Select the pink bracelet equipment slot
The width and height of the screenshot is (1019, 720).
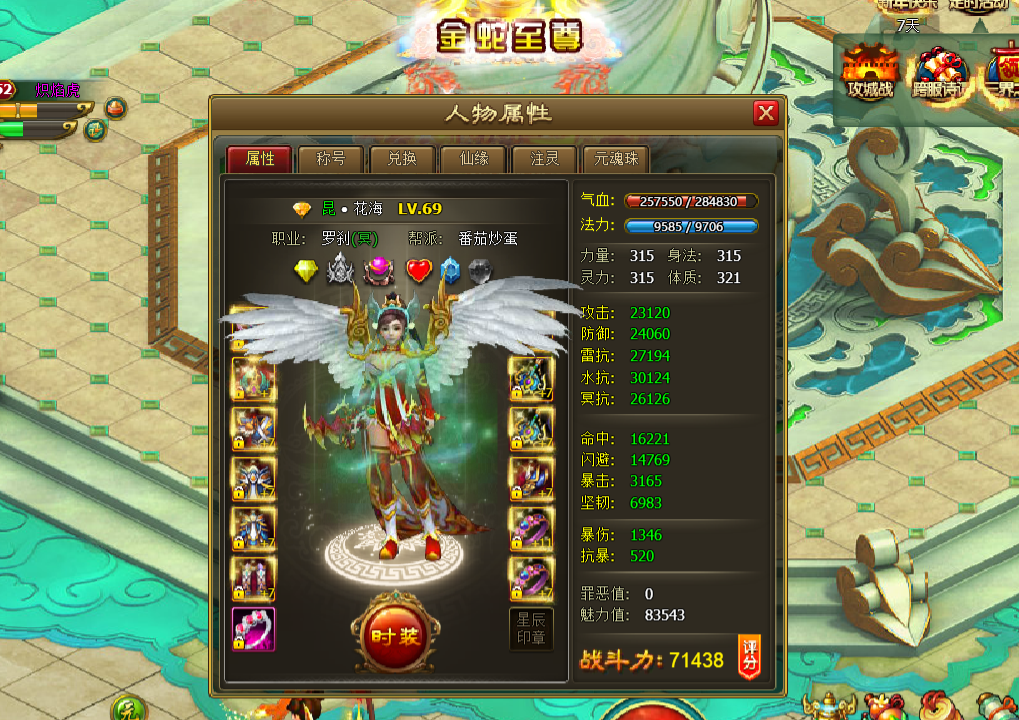[x=253, y=629]
